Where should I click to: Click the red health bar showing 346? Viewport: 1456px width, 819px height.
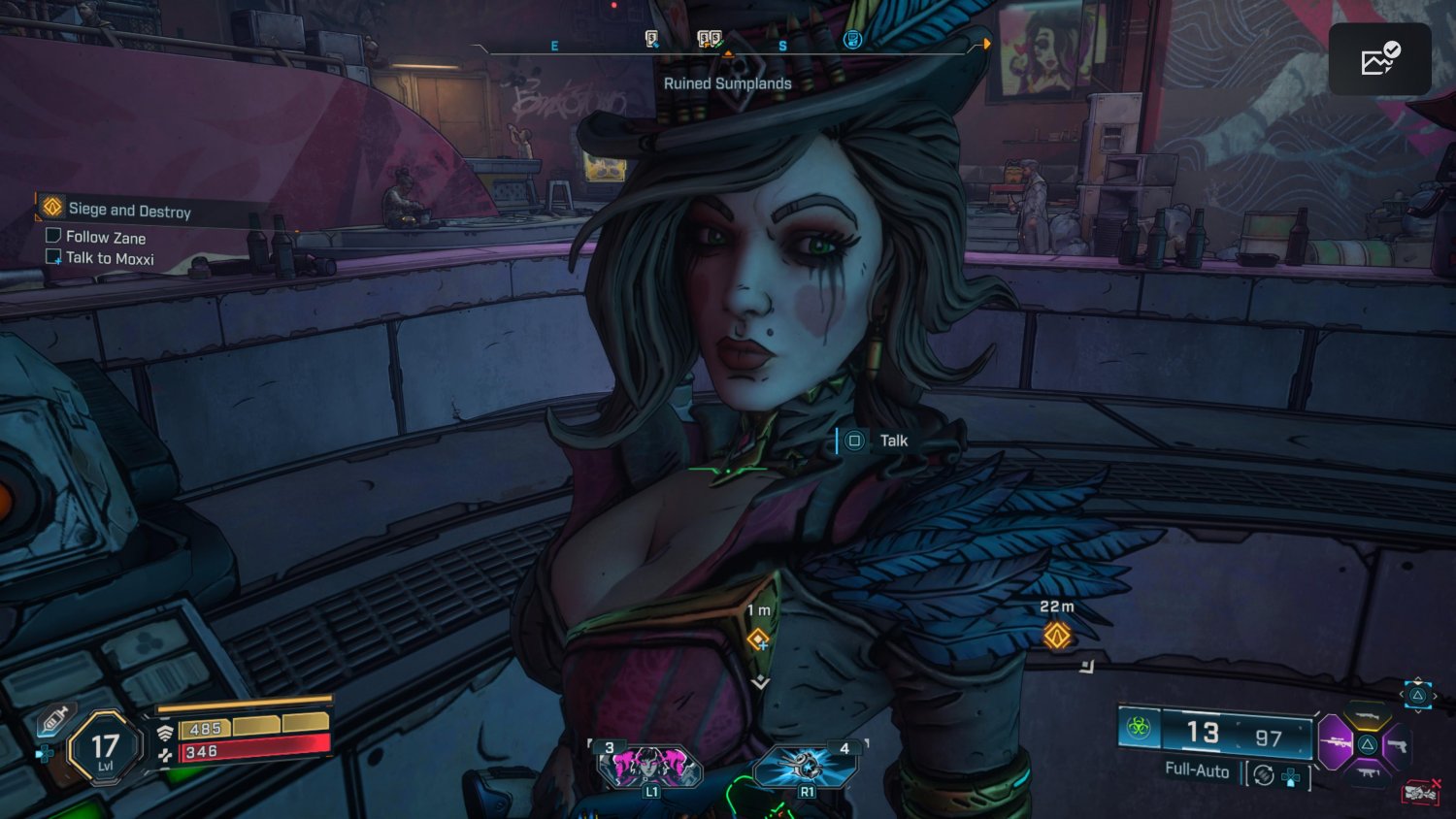point(252,750)
